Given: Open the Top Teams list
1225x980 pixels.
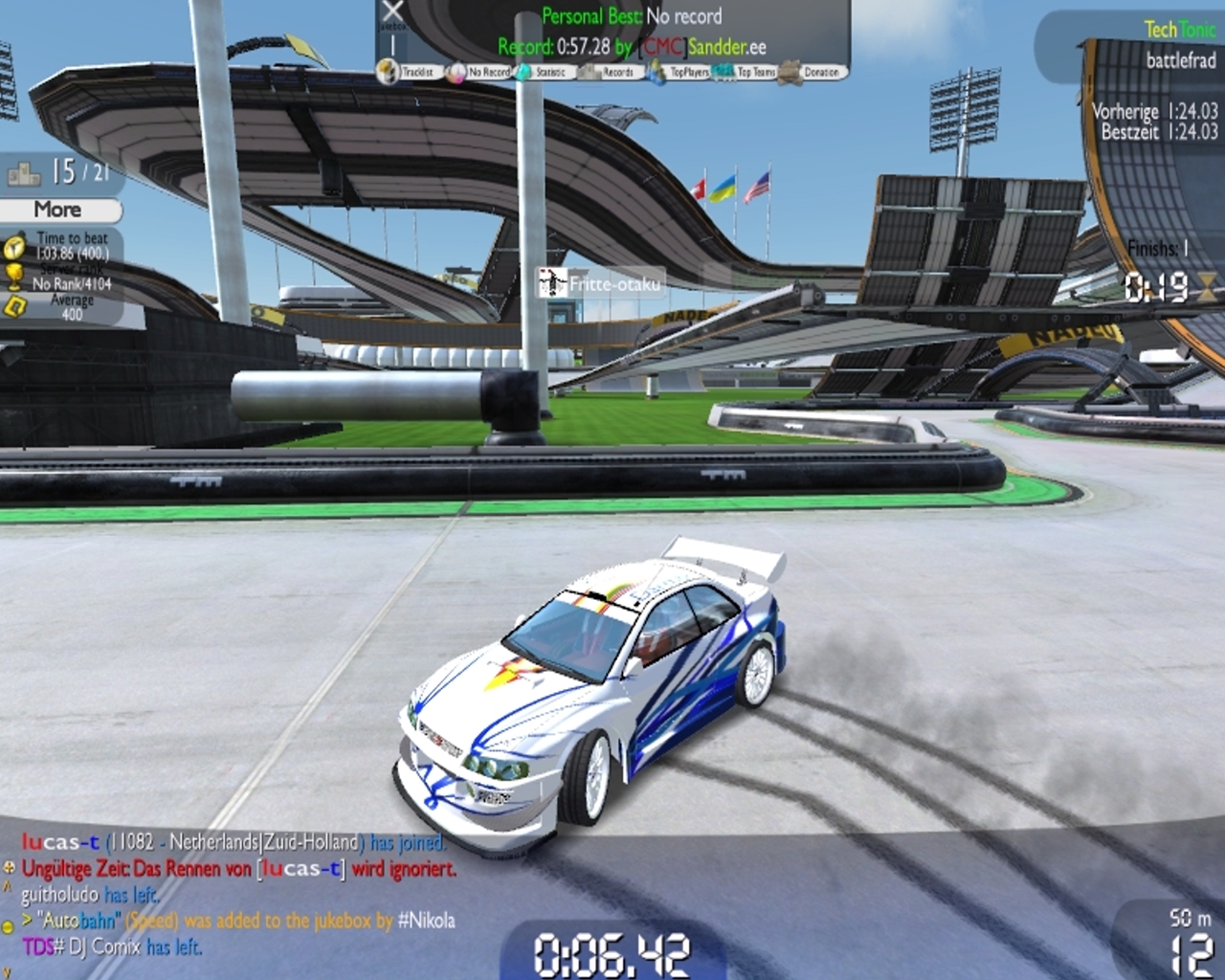Looking at the screenshot, I should pyautogui.click(x=747, y=72).
